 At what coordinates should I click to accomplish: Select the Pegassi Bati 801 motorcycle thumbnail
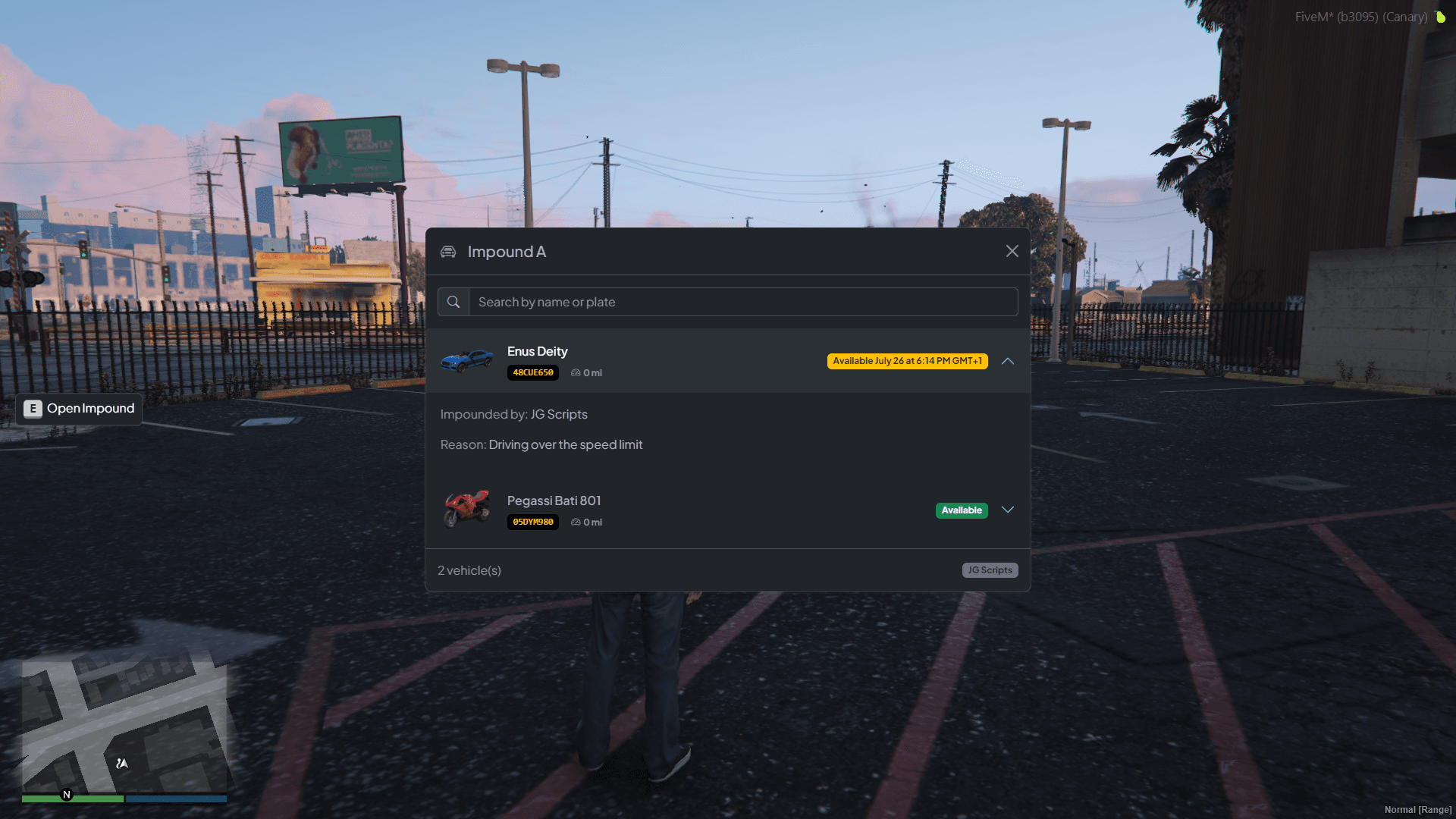point(467,510)
